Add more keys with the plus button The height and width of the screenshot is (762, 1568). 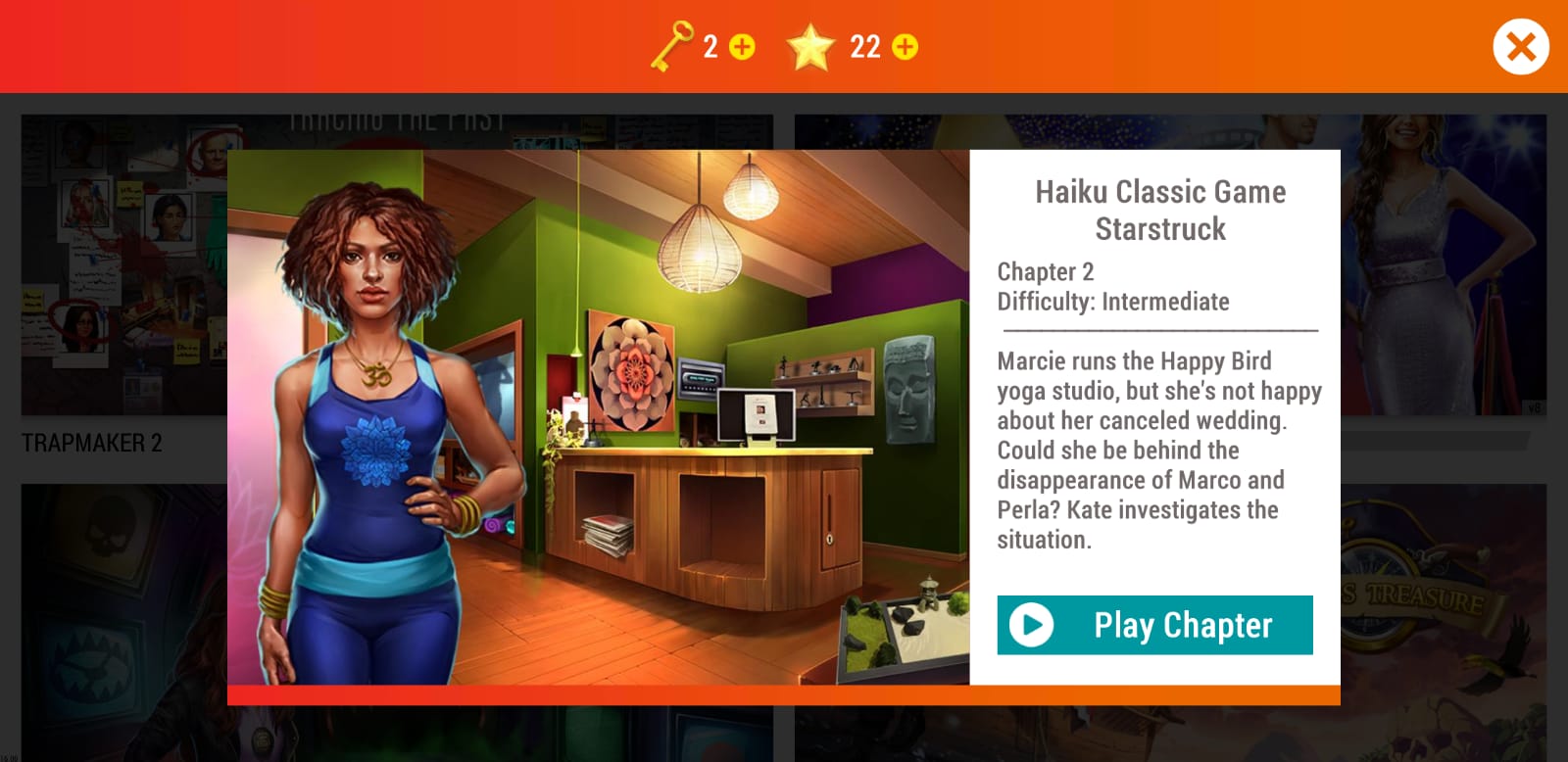point(743,47)
